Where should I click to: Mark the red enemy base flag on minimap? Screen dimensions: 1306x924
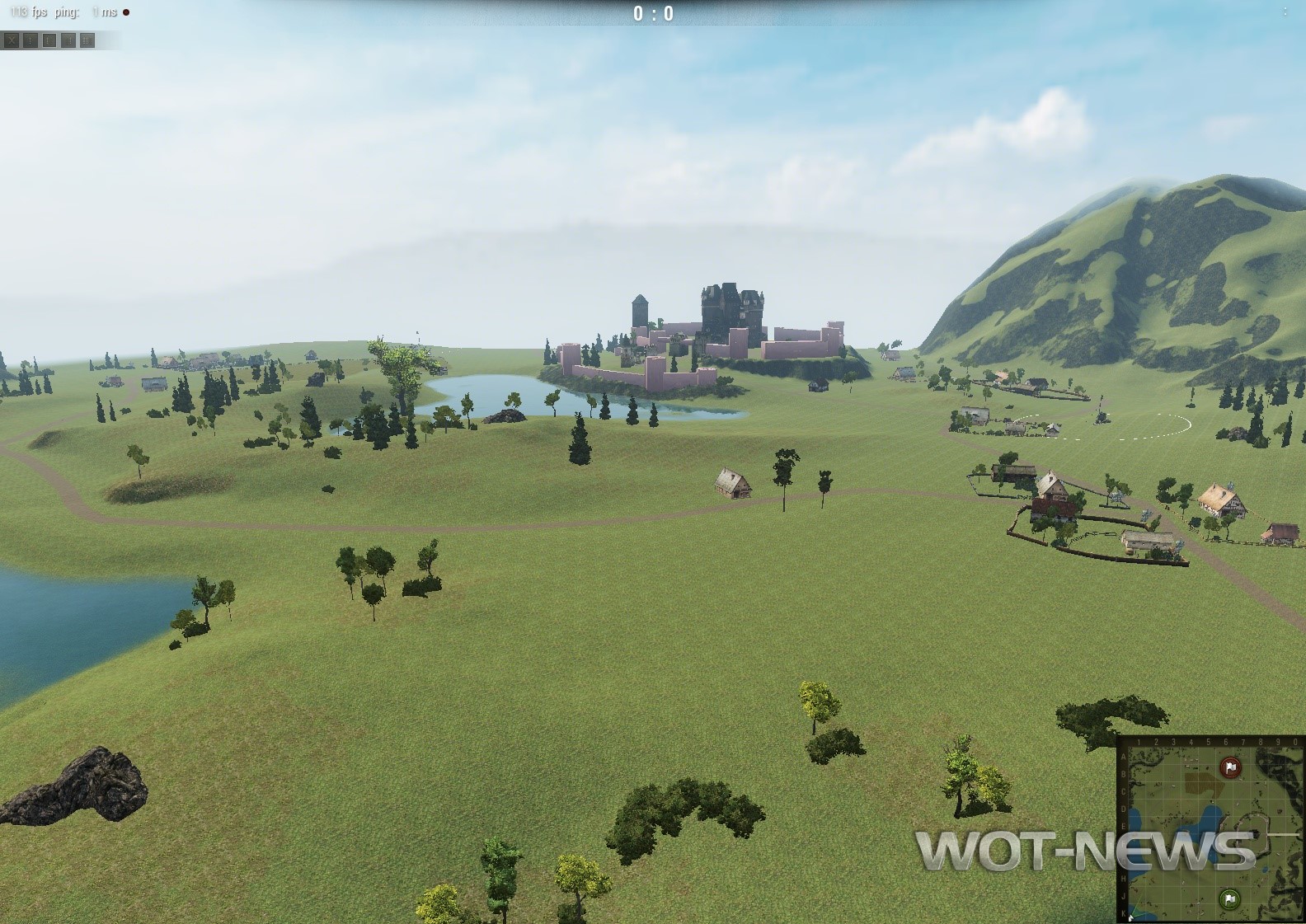1230,768
